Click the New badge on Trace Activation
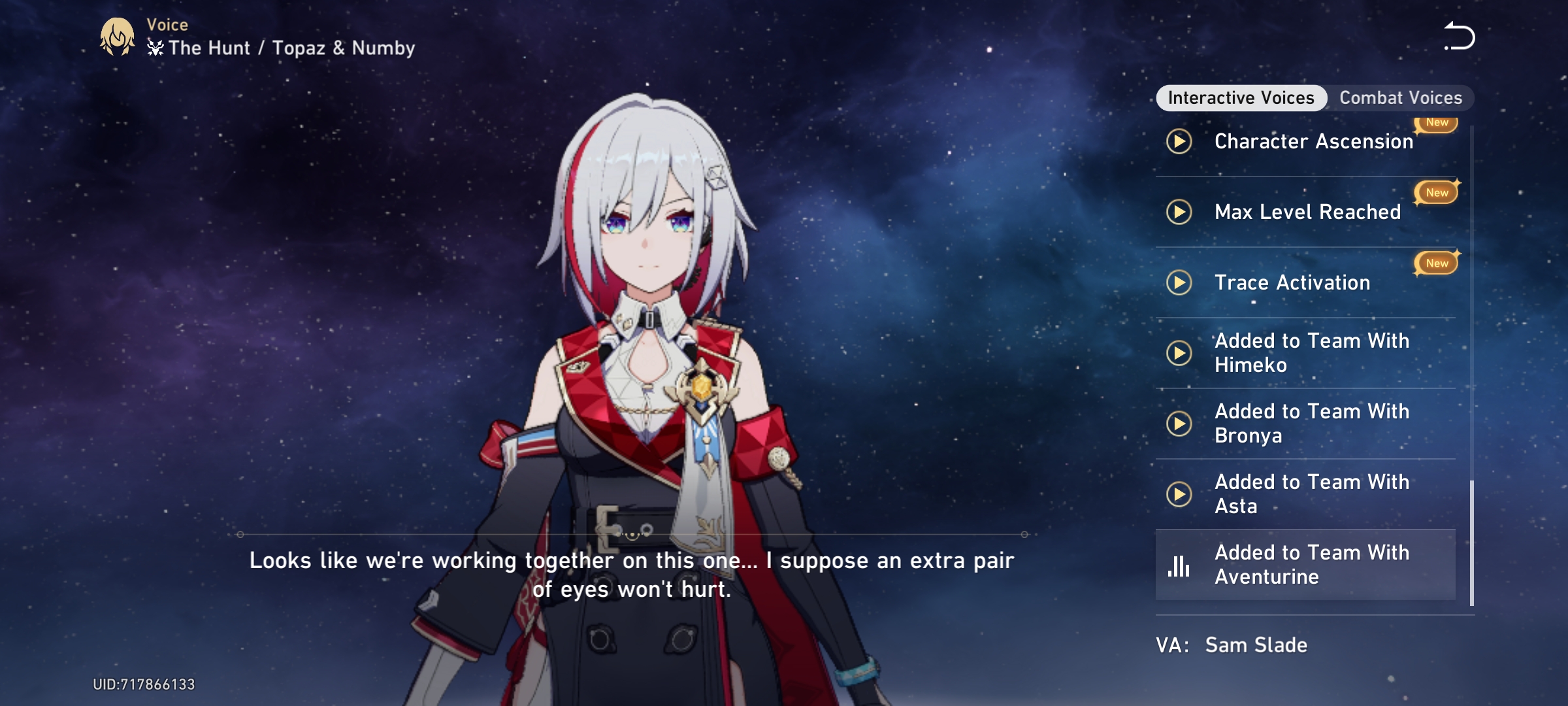 tap(1435, 263)
